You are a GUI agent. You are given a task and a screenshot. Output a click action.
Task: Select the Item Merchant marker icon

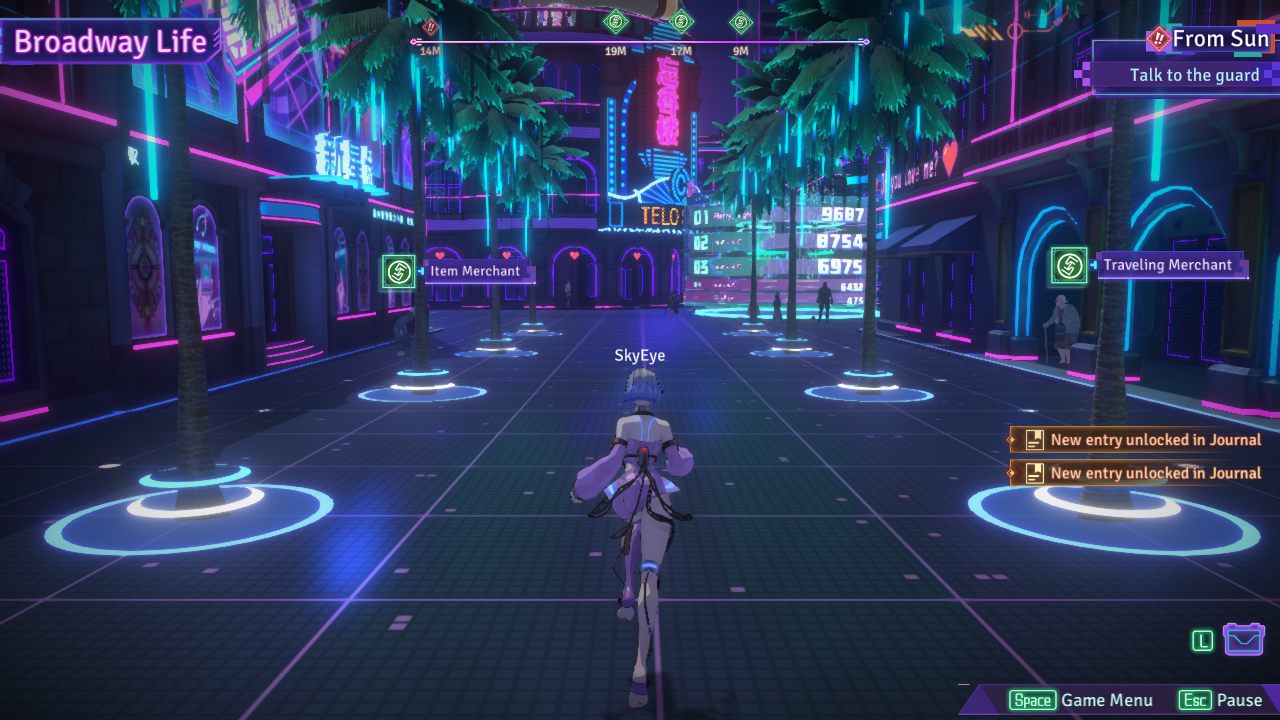point(399,271)
